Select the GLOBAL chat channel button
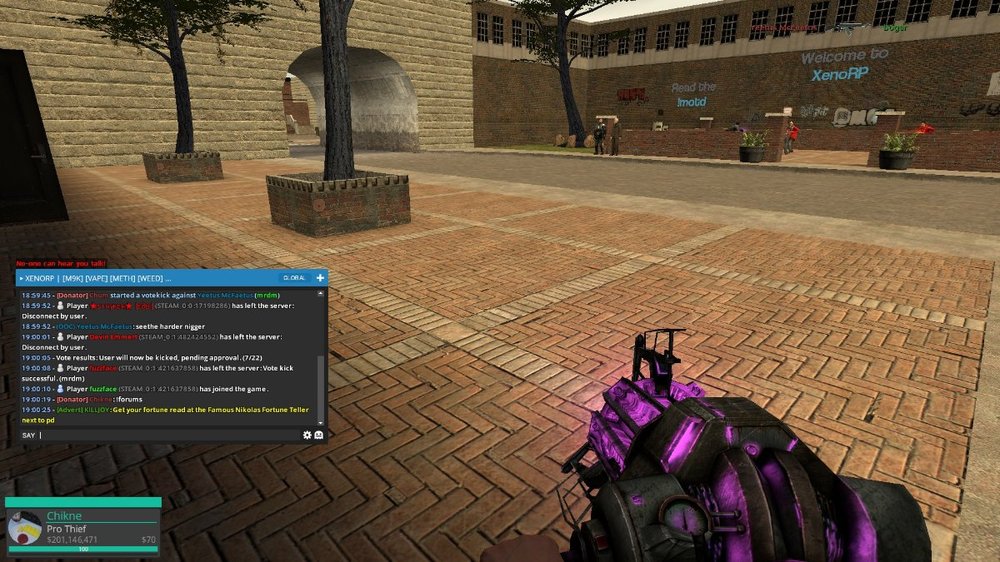The image size is (1000, 562). coord(294,278)
